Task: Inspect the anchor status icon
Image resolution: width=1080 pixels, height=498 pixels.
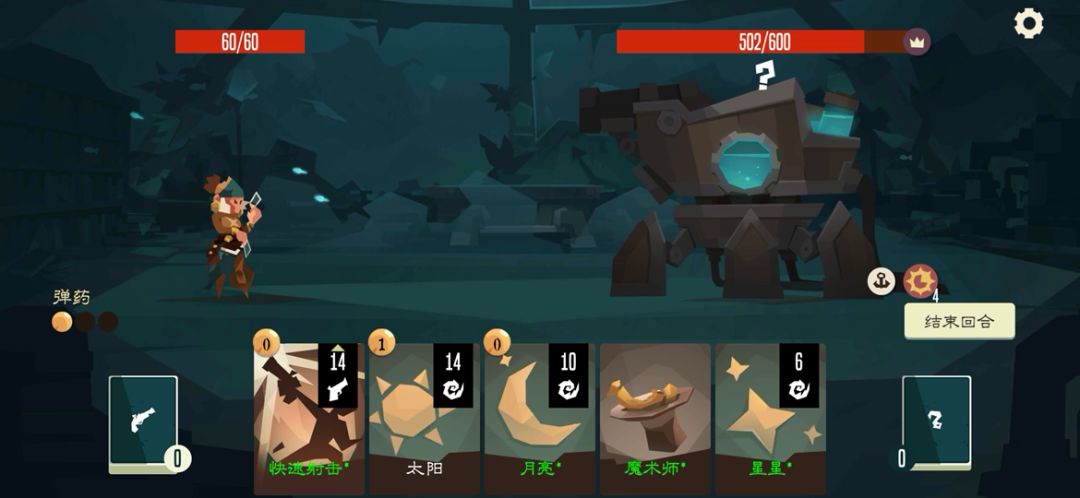Action: point(881,281)
